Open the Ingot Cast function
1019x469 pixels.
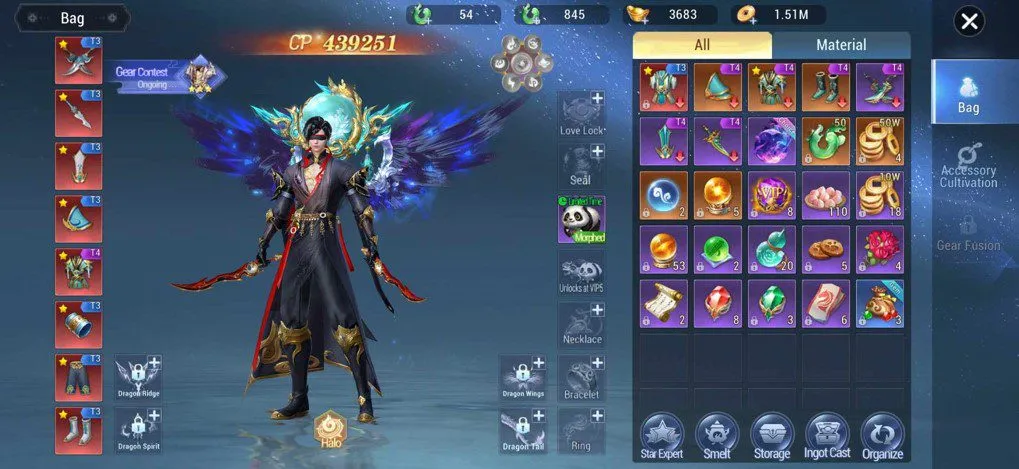pyautogui.click(x=826, y=435)
